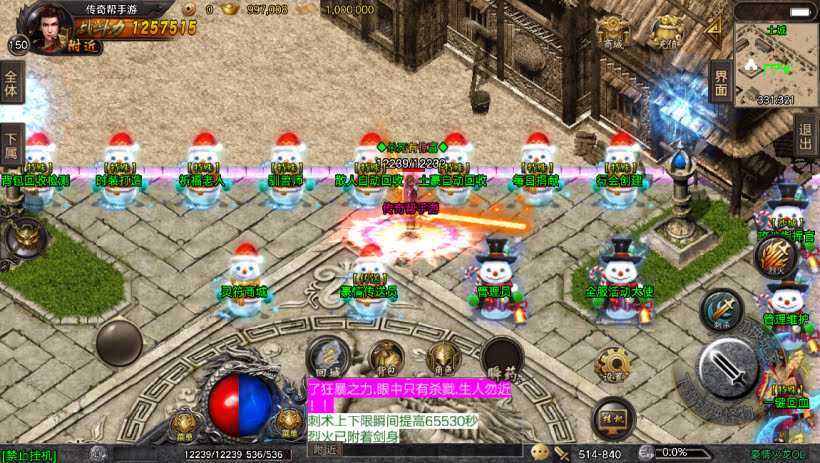Click the gold triangle collapse arrow

(x=714, y=31)
